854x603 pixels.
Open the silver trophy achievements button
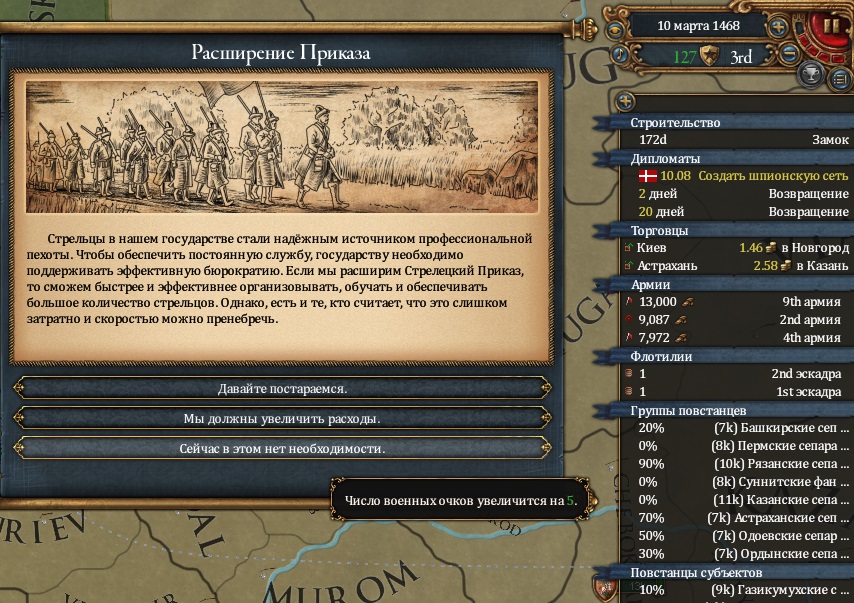(x=812, y=75)
